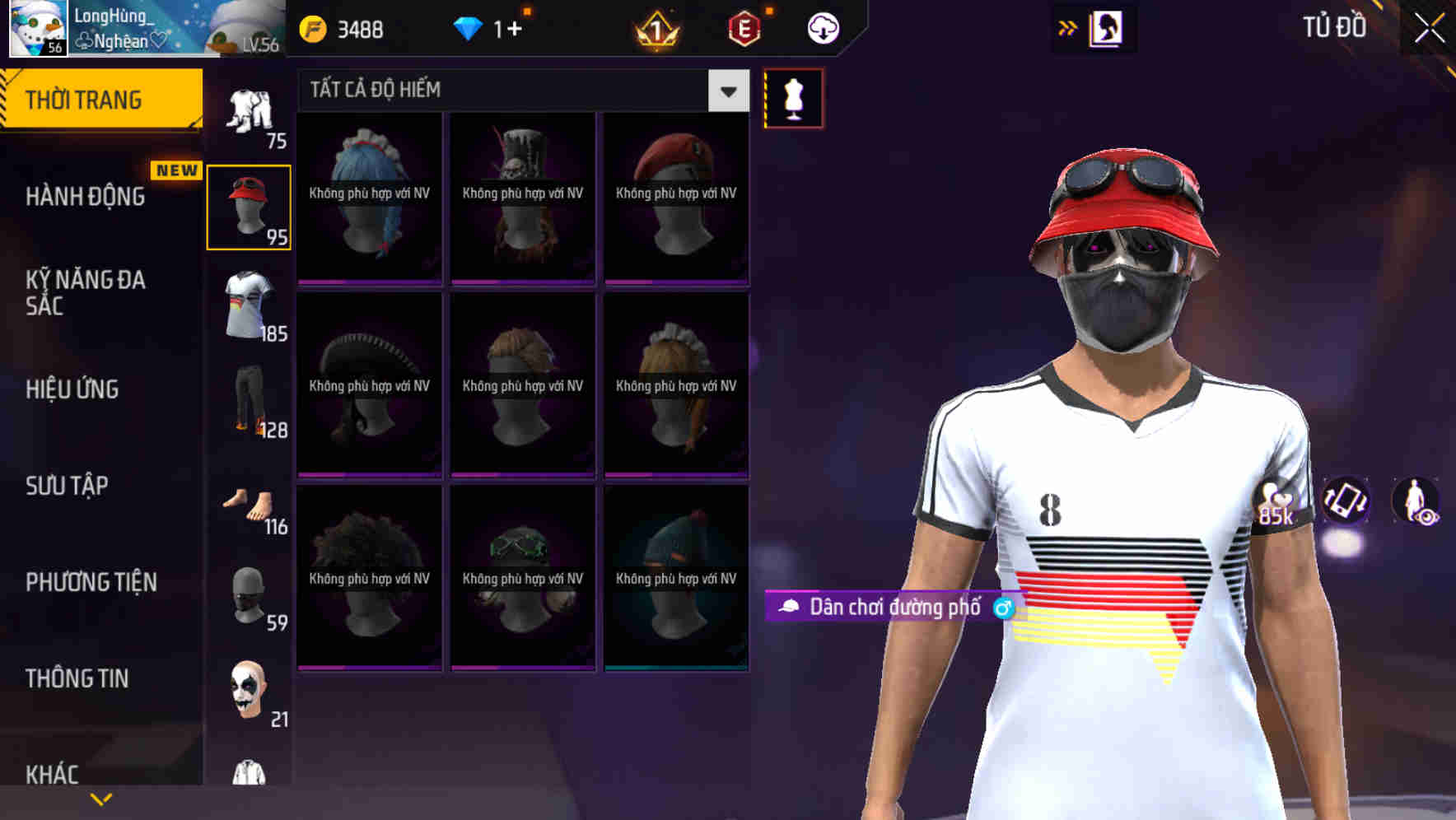Click the diamond currency icon

[x=469, y=28]
